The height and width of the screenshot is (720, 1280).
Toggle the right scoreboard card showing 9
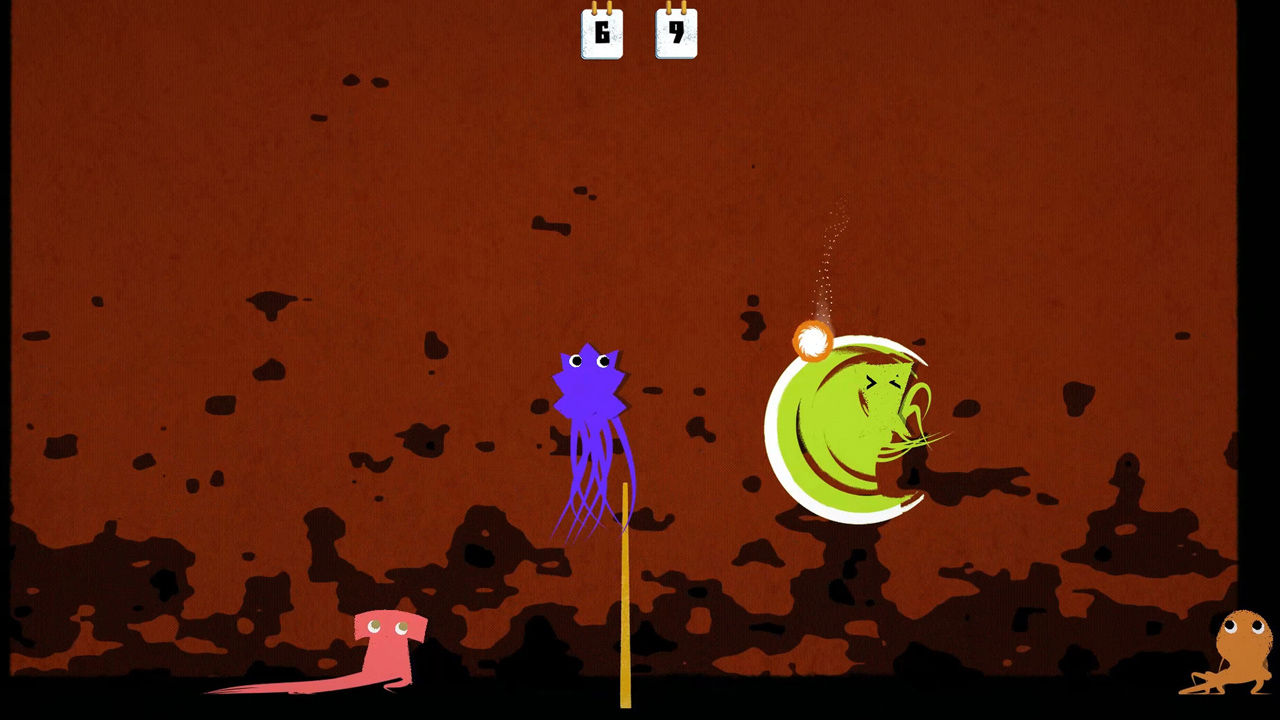tap(676, 33)
